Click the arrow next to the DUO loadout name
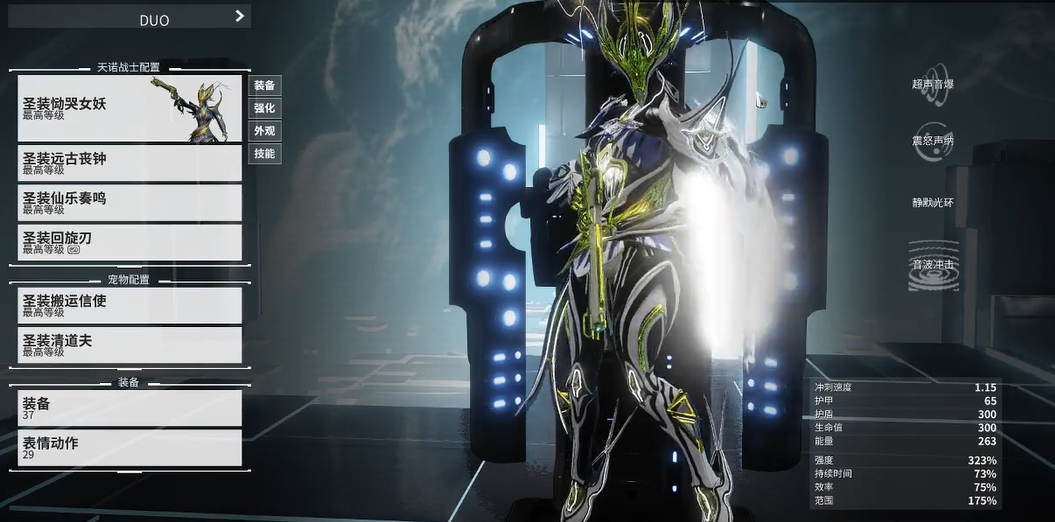Screen dimensions: 1055x522 (x=239, y=16)
